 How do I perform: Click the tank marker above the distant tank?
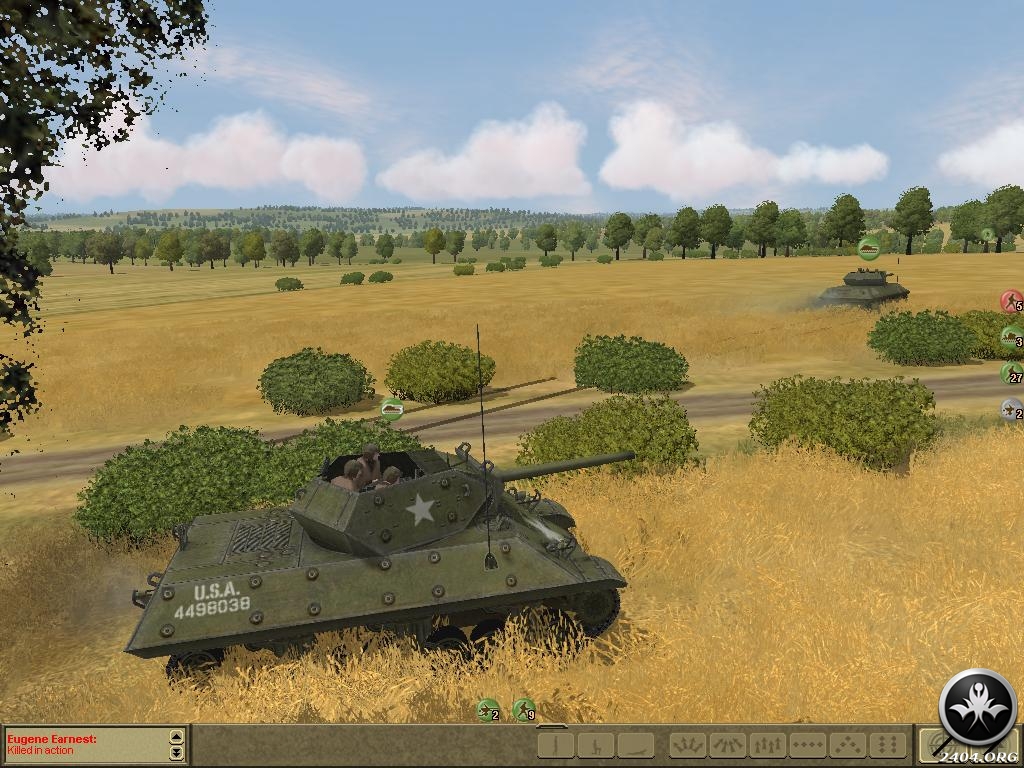(869, 248)
